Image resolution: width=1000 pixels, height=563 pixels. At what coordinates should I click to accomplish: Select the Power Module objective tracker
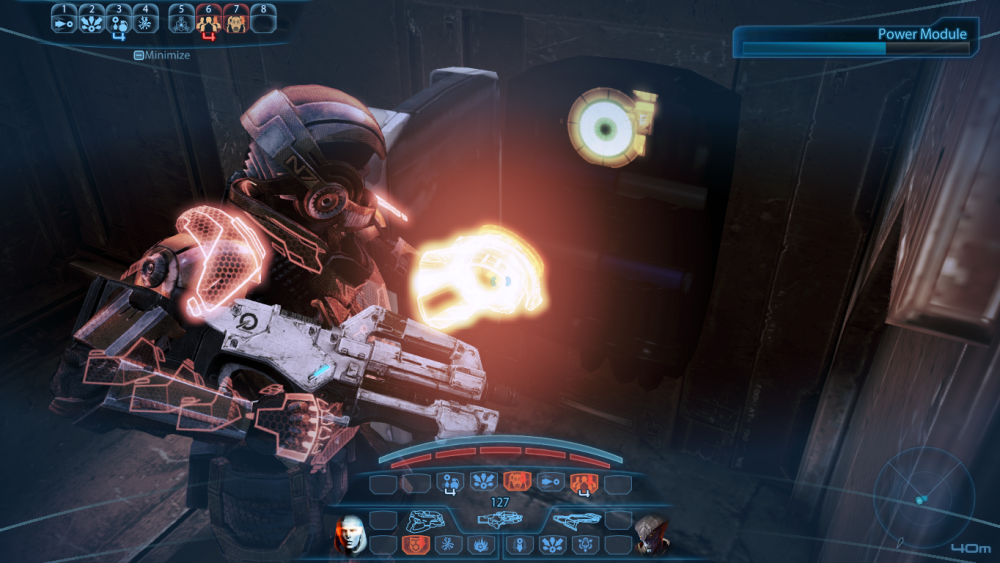coord(856,40)
